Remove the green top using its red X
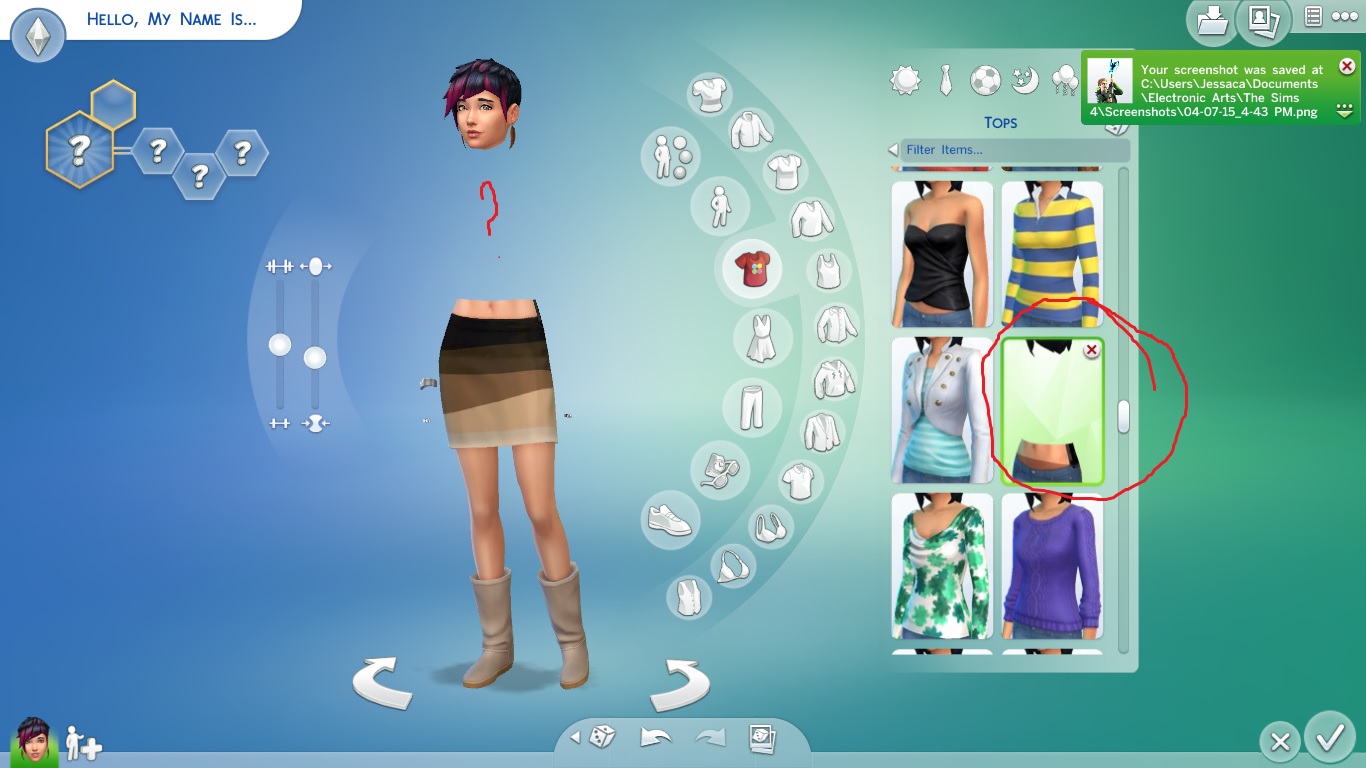 point(1091,351)
